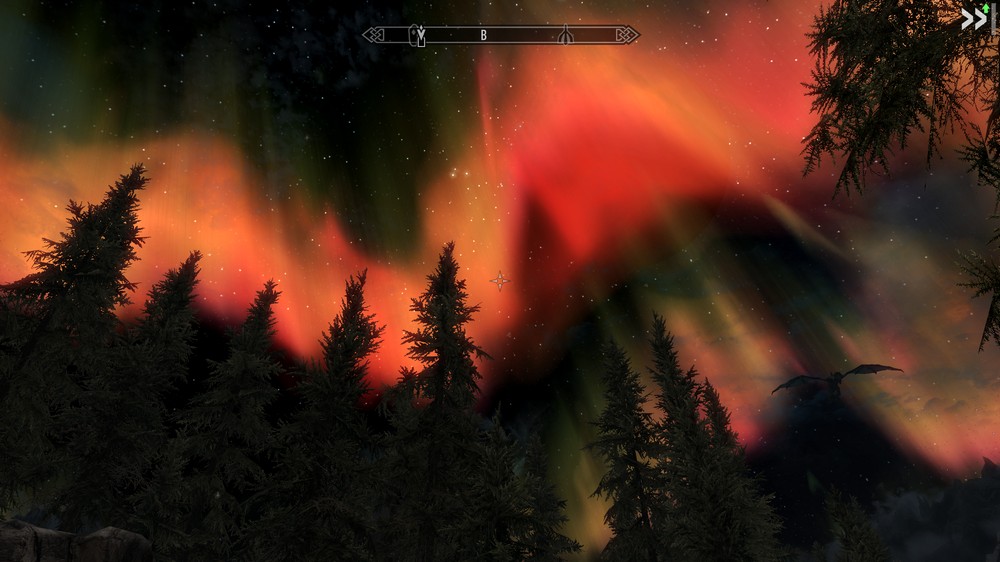Viewport: 1000px width, 562px height.
Task: Click the double-arrow fast-forward overlay icon
Action: [x=973, y=18]
